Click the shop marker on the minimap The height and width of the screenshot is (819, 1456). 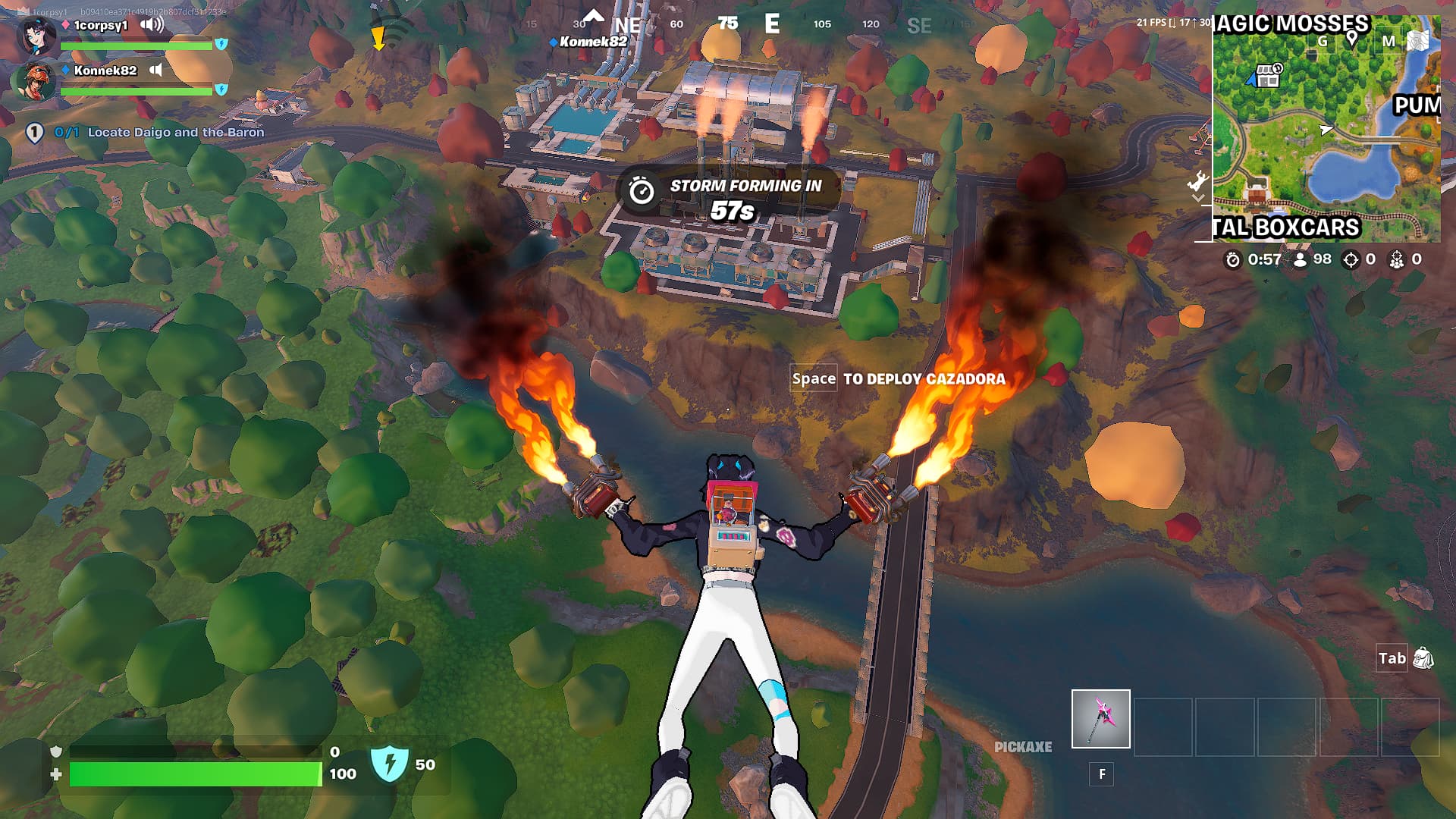point(1267,76)
